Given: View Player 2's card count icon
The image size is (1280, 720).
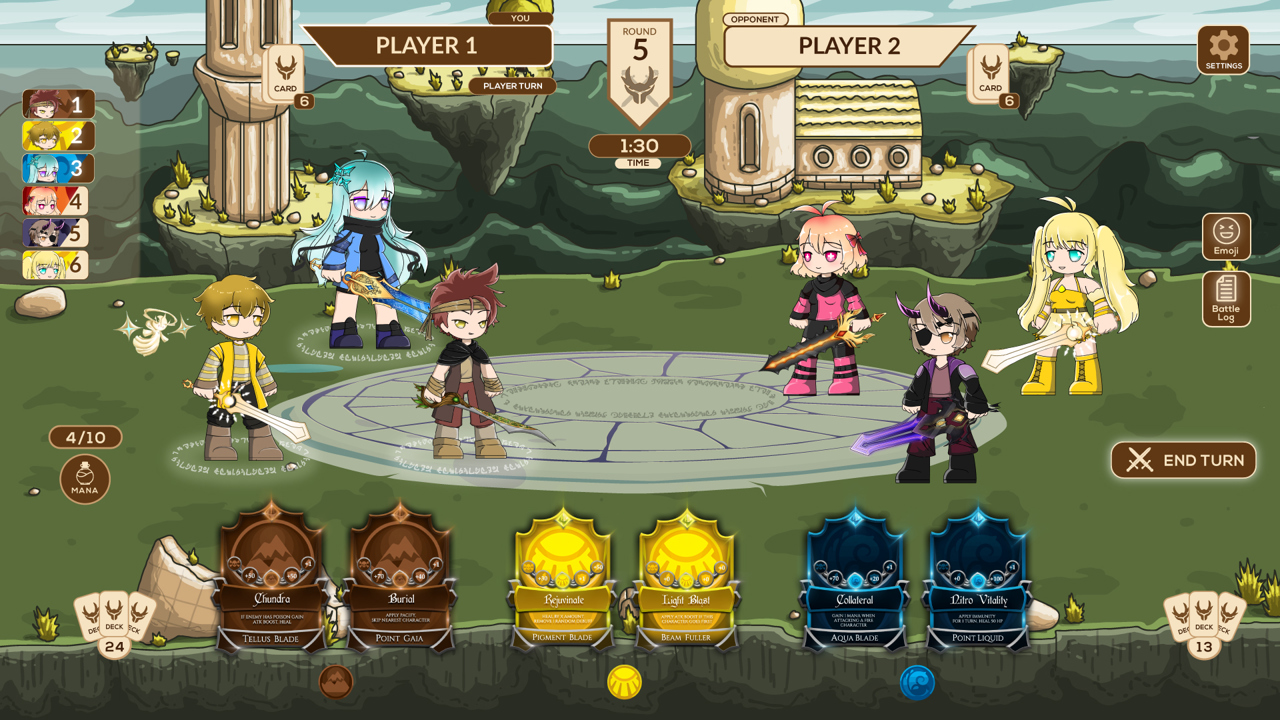Looking at the screenshot, I should pos(991,73).
